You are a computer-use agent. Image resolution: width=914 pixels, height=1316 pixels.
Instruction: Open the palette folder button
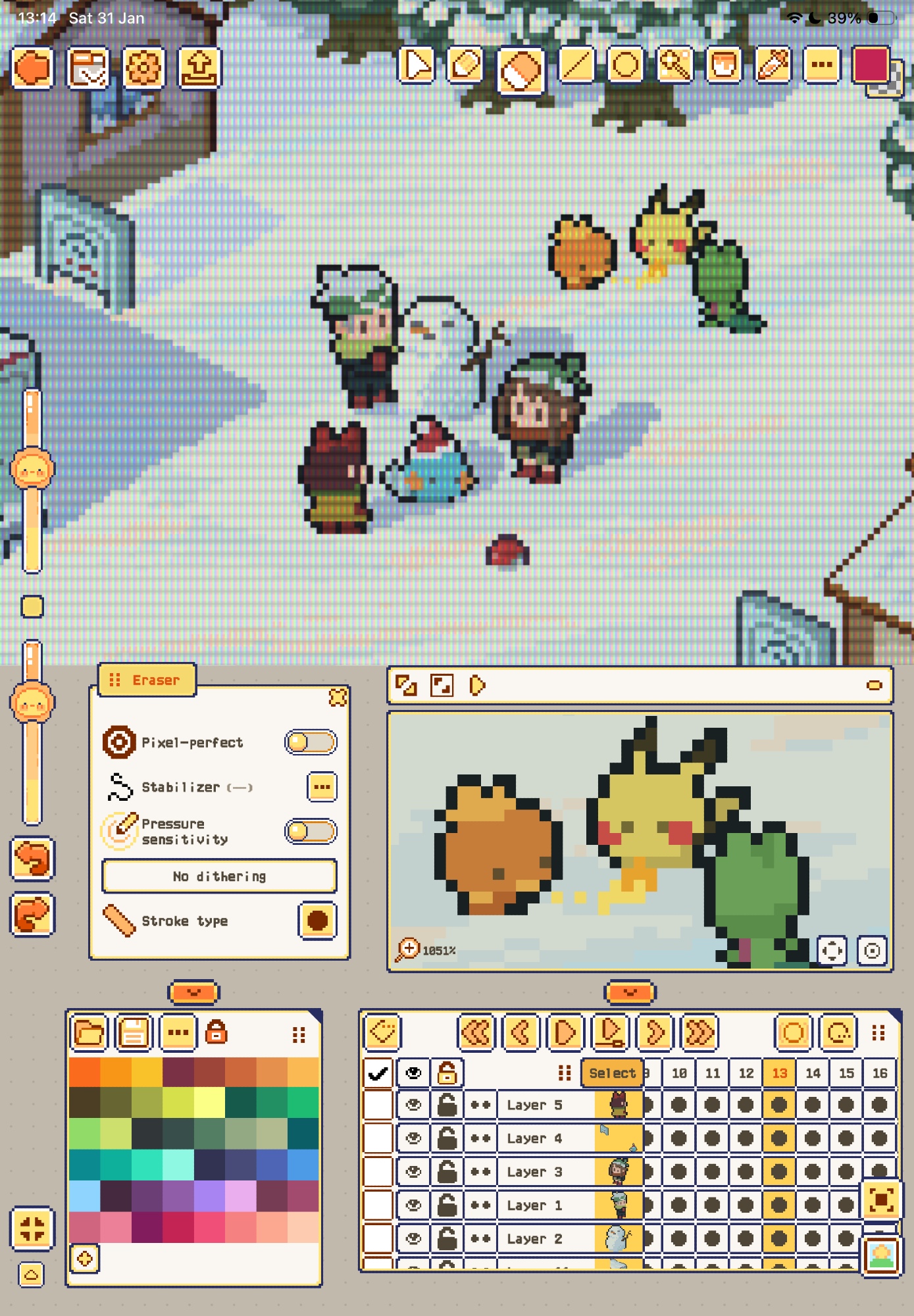(89, 1033)
